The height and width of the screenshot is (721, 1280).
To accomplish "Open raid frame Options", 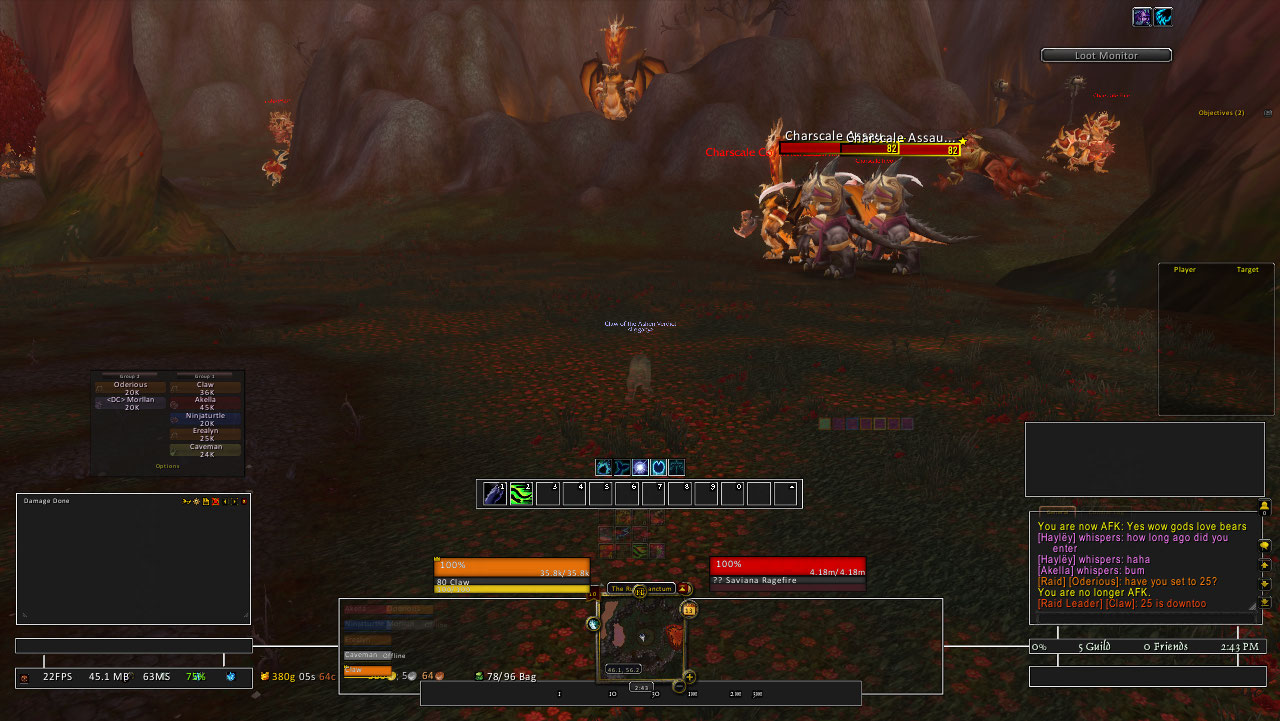I will [x=167, y=466].
